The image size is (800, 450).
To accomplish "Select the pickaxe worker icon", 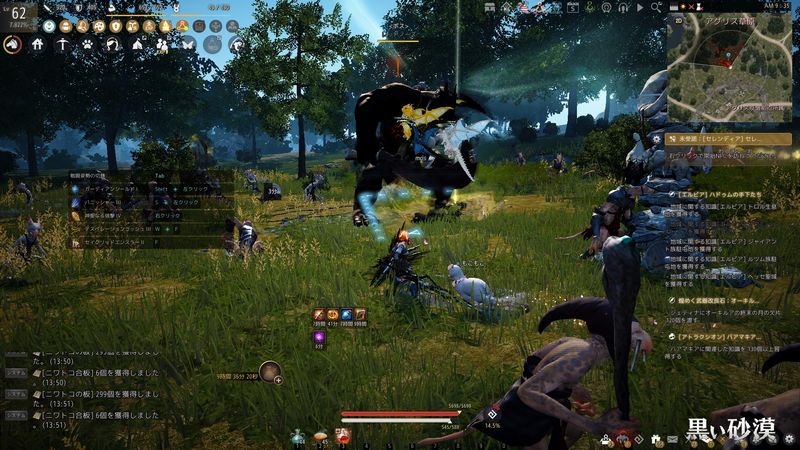I will click(63, 44).
